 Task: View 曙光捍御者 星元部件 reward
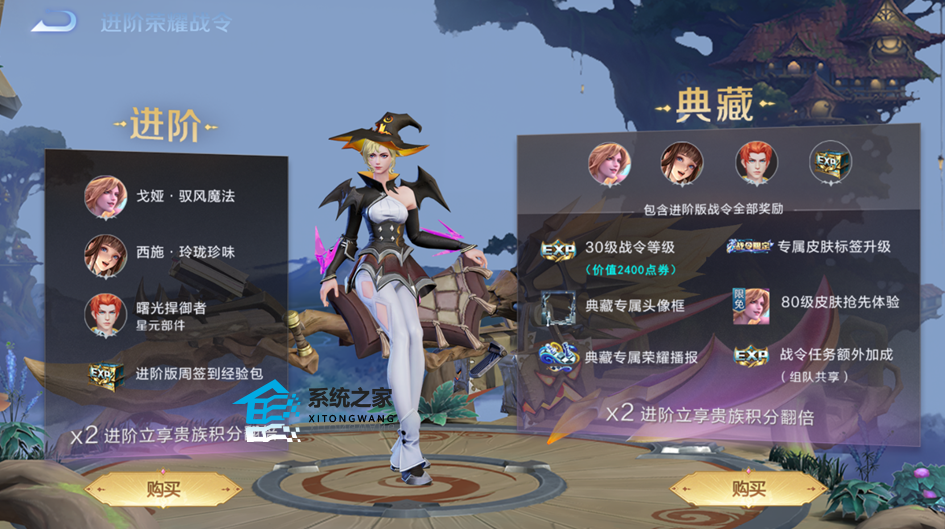click(105, 314)
